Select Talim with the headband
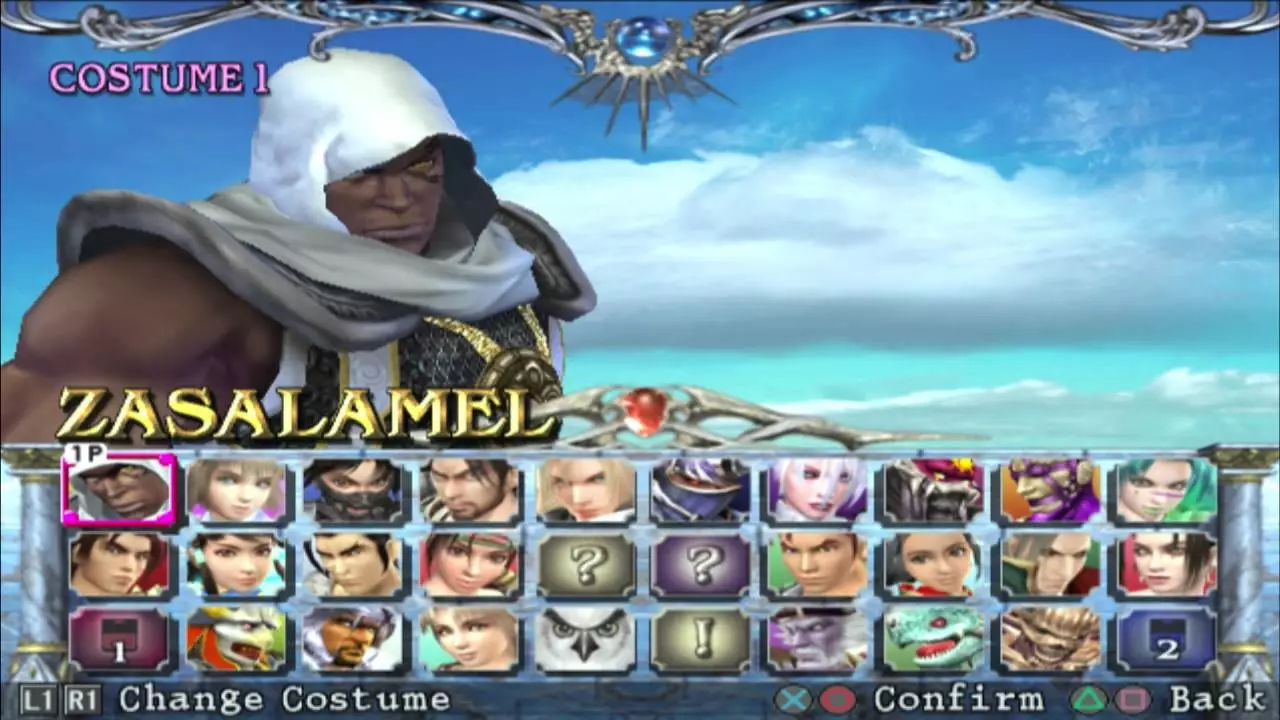Screen dimensions: 1280x720 point(468,565)
